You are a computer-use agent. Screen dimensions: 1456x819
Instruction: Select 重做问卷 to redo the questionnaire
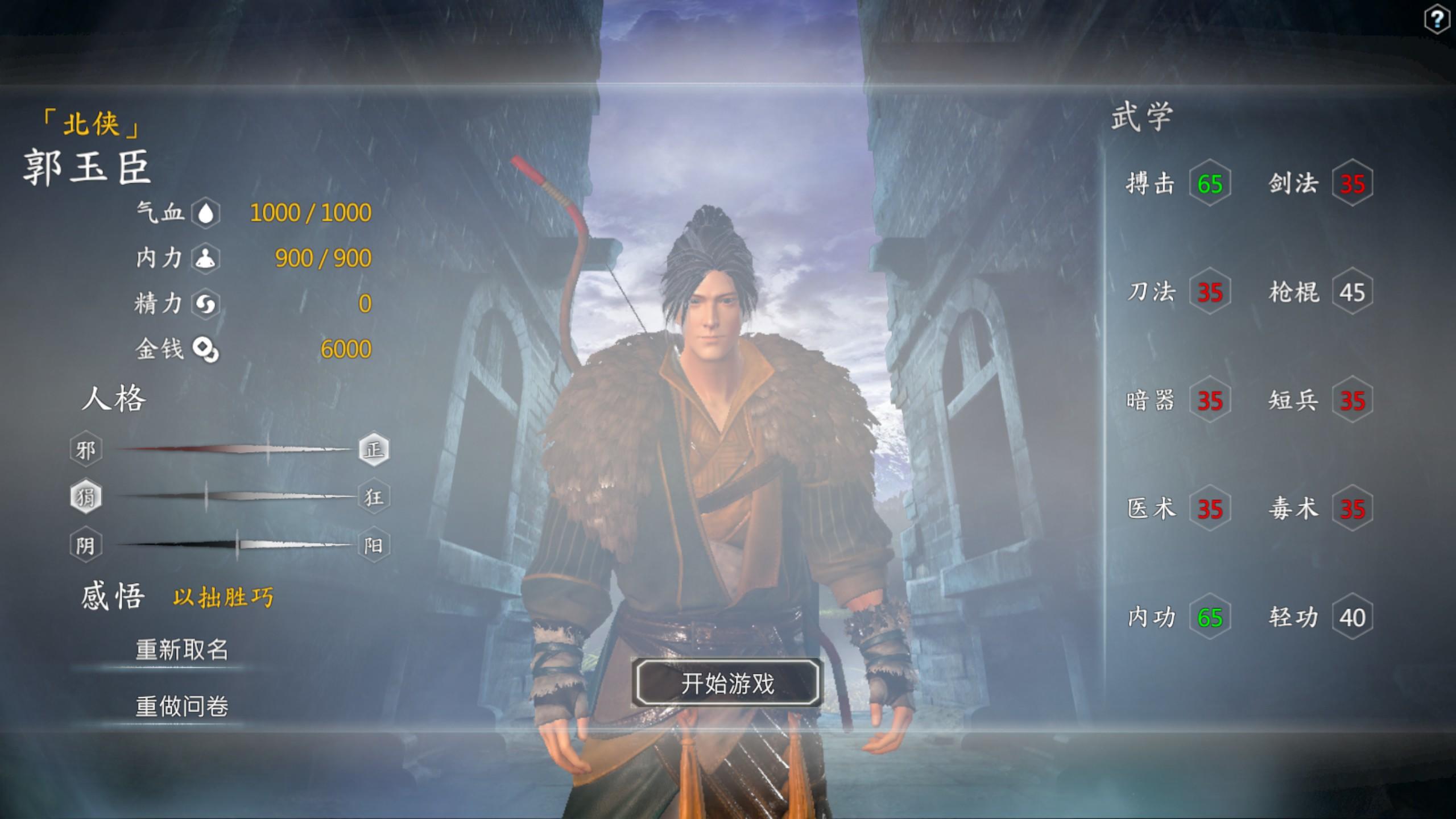pyautogui.click(x=181, y=706)
